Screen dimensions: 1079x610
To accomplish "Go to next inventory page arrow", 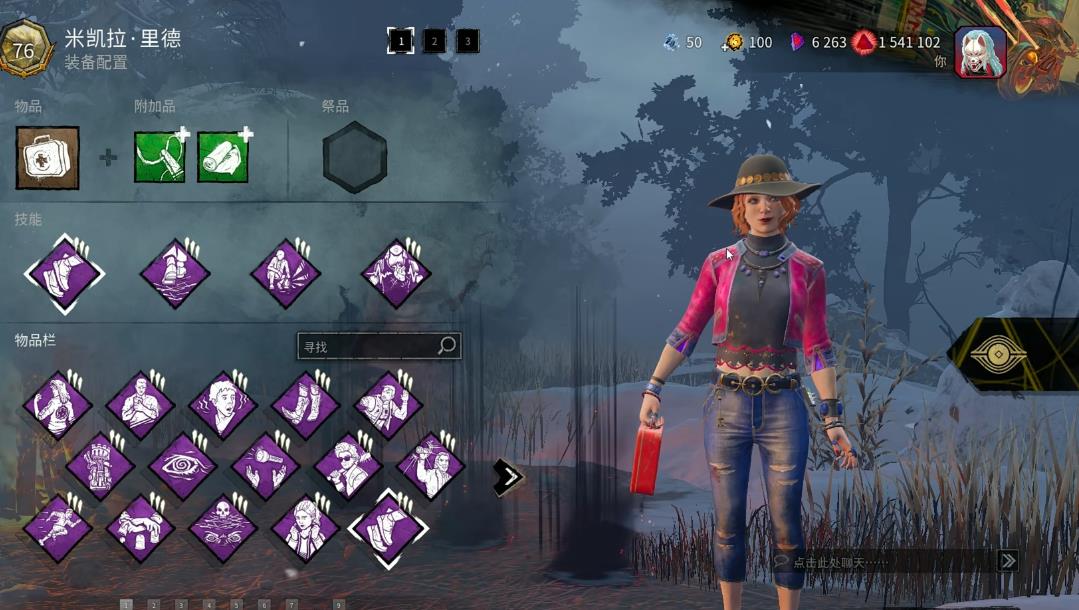I will tap(508, 477).
